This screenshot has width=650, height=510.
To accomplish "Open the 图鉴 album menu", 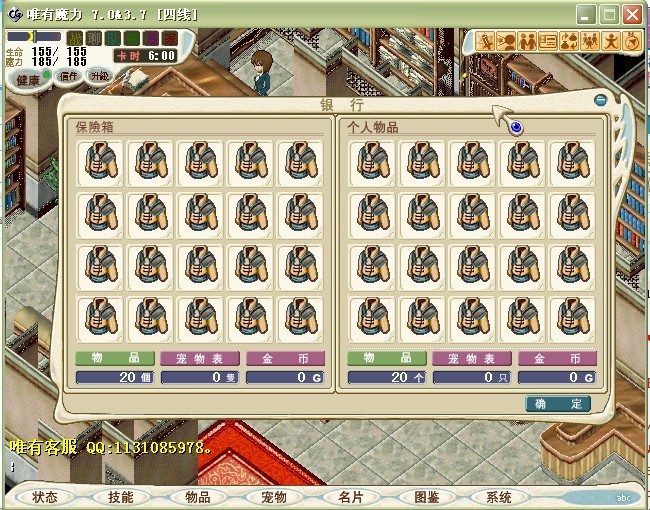I will [x=426, y=497].
